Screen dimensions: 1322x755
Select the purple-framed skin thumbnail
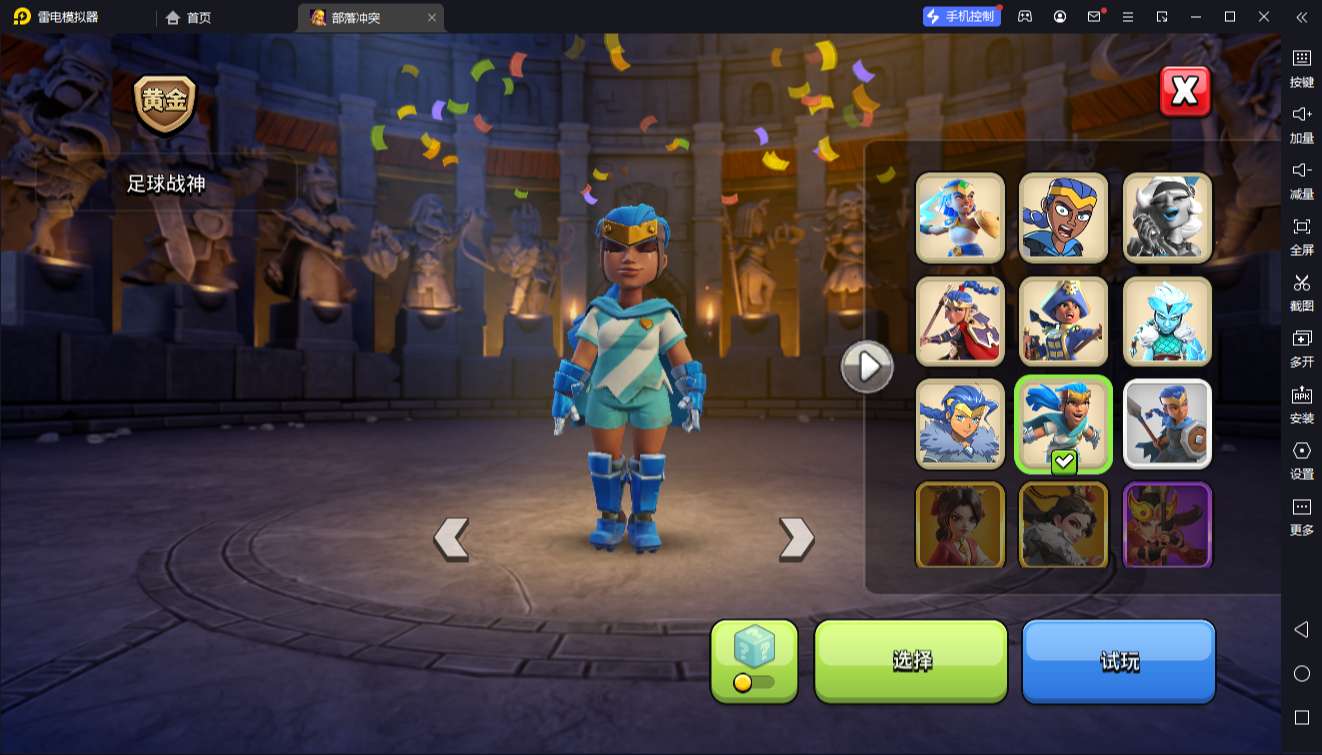1167,525
